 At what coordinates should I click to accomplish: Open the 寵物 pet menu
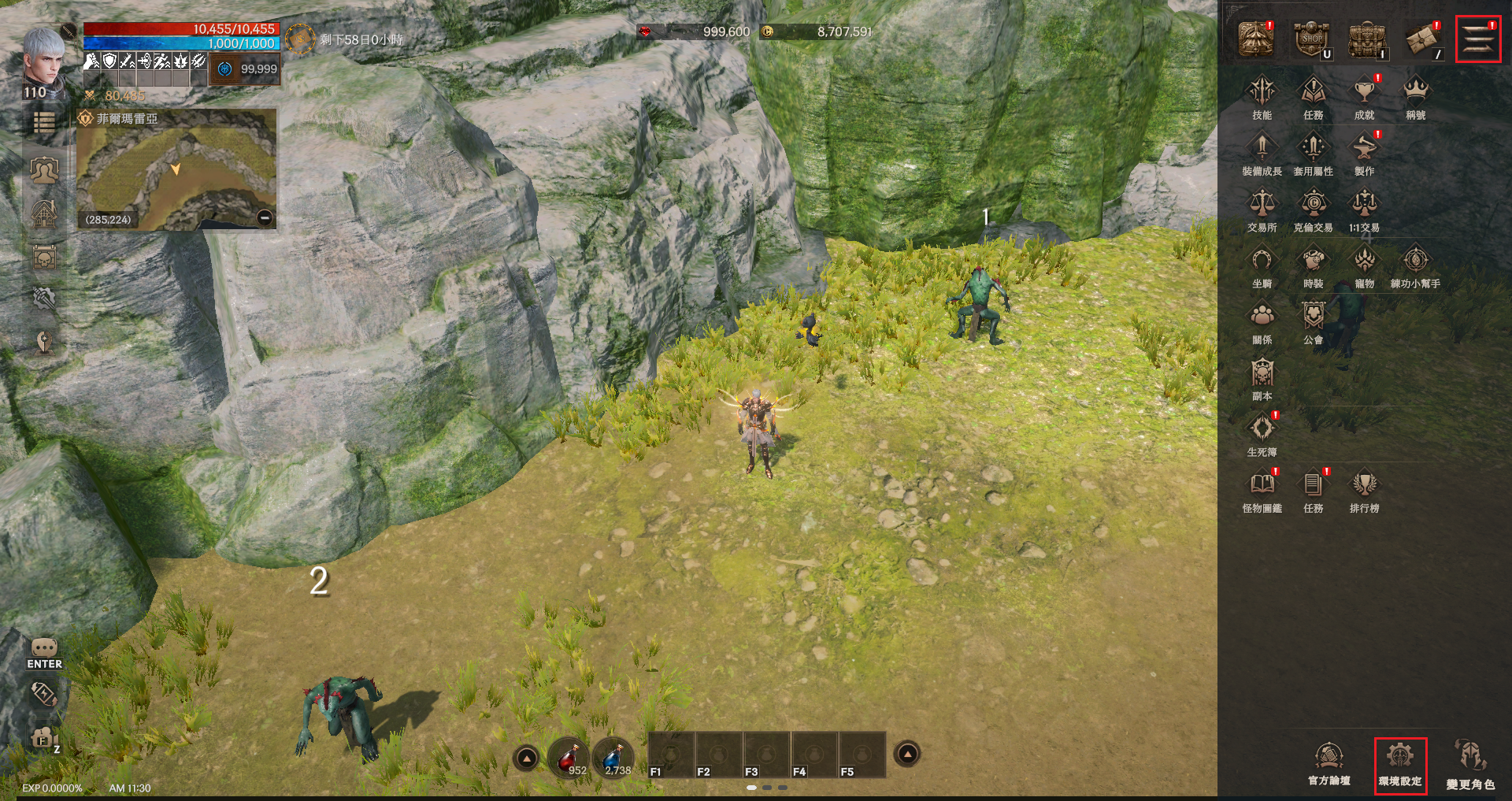point(1364,266)
